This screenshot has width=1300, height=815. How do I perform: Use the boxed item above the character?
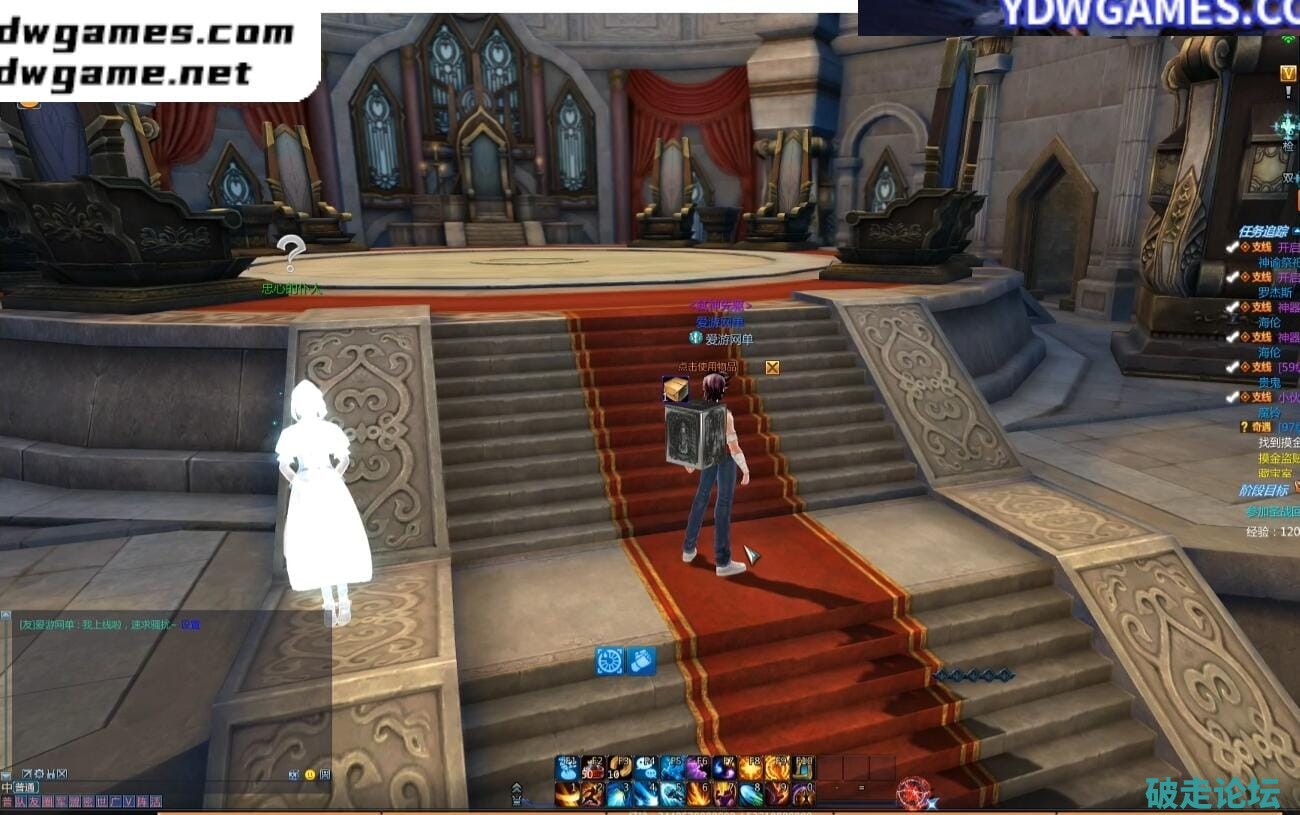click(x=676, y=390)
